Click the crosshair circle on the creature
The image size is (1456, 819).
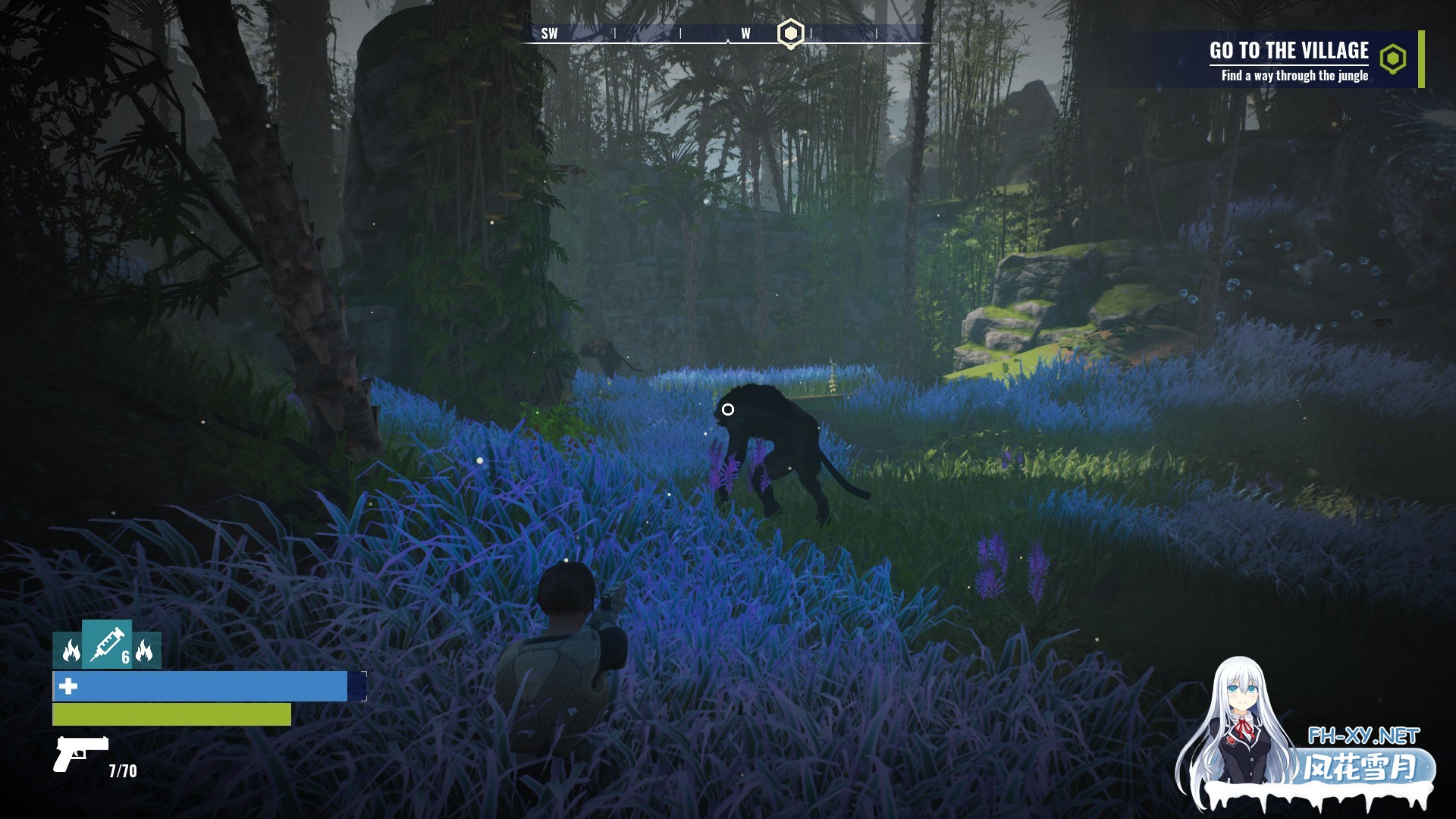click(x=730, y=409)
